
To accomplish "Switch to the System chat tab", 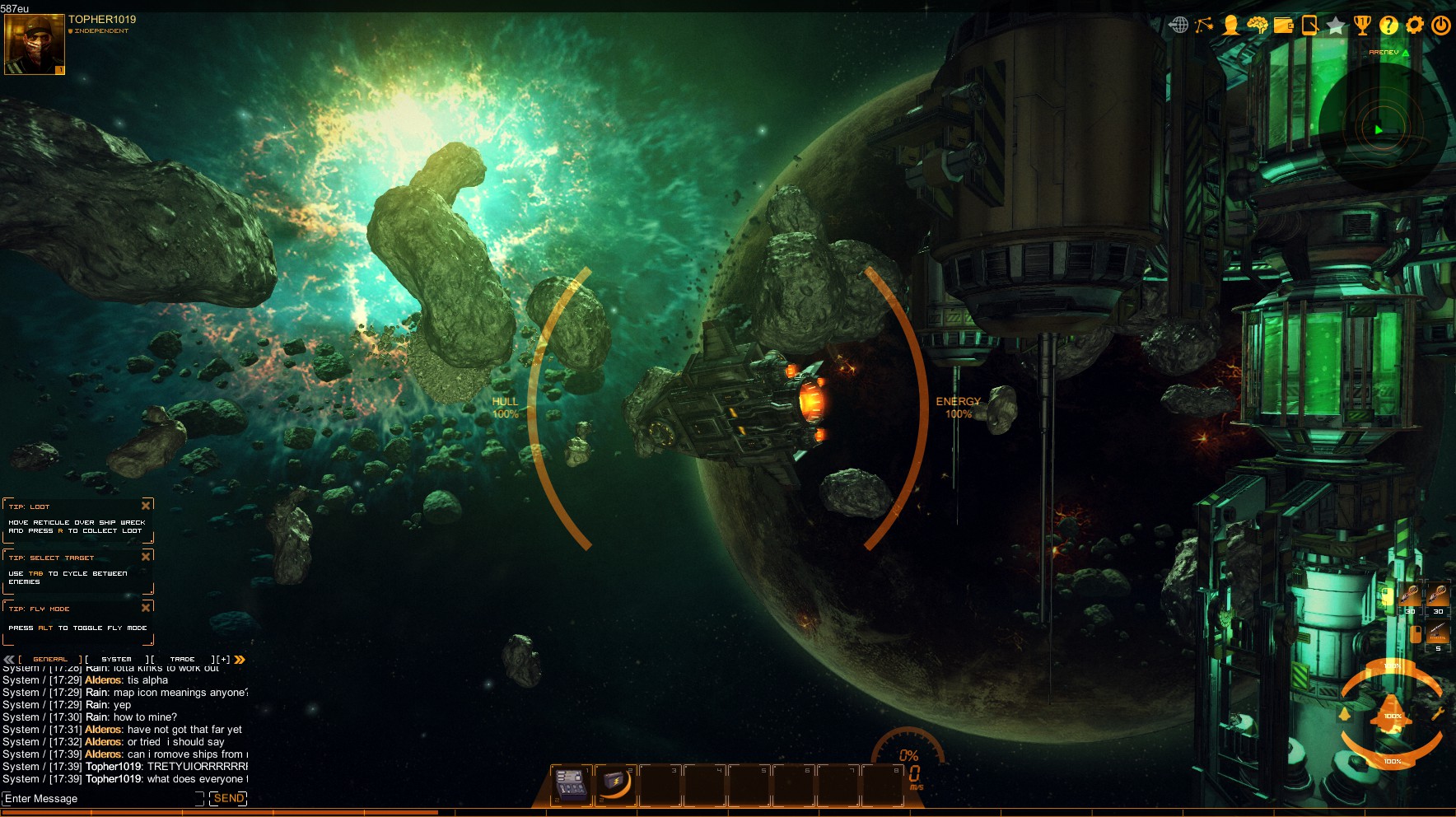I will [x=116, y=659].
